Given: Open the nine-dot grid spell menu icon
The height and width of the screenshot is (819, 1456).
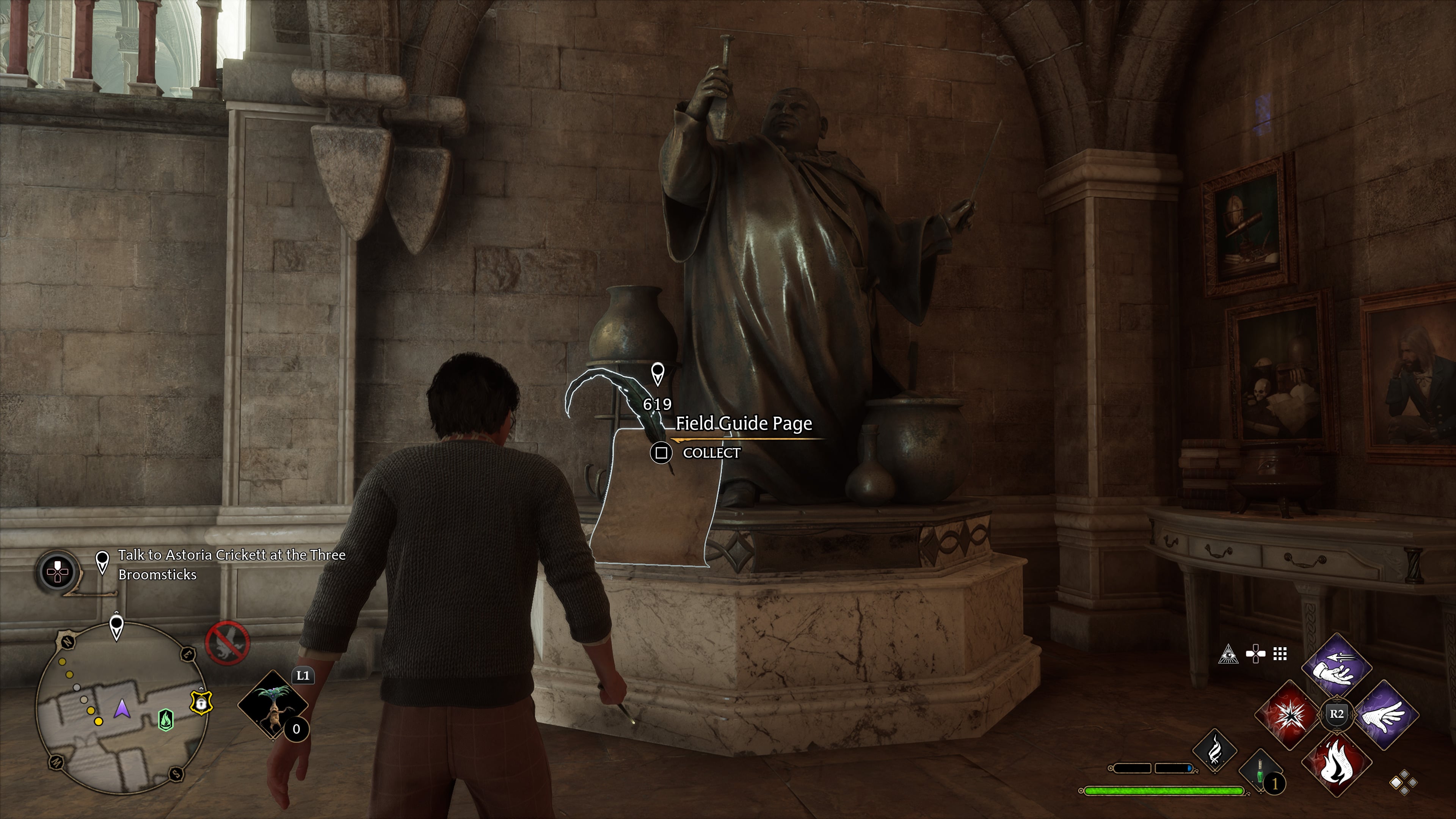Looking at the screenshot, I should click(x=1280, y=654).
